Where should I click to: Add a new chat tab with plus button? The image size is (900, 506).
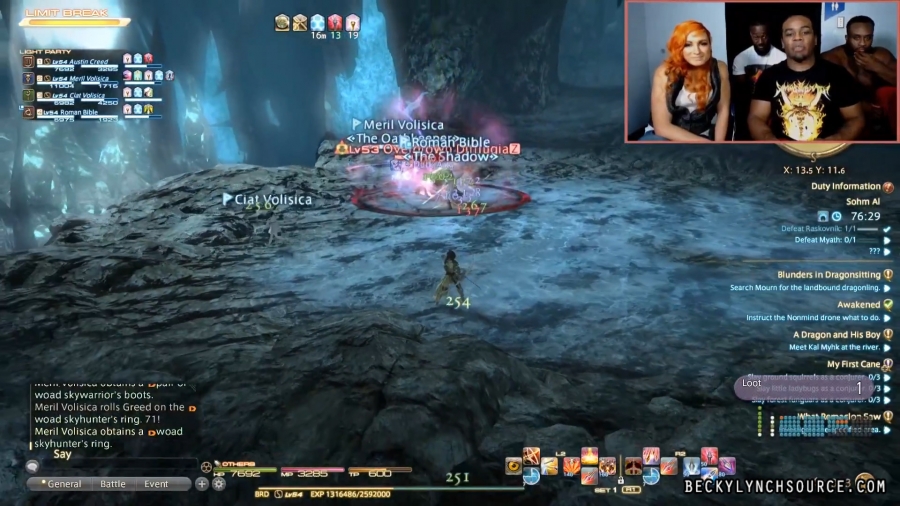pos(202,484)
